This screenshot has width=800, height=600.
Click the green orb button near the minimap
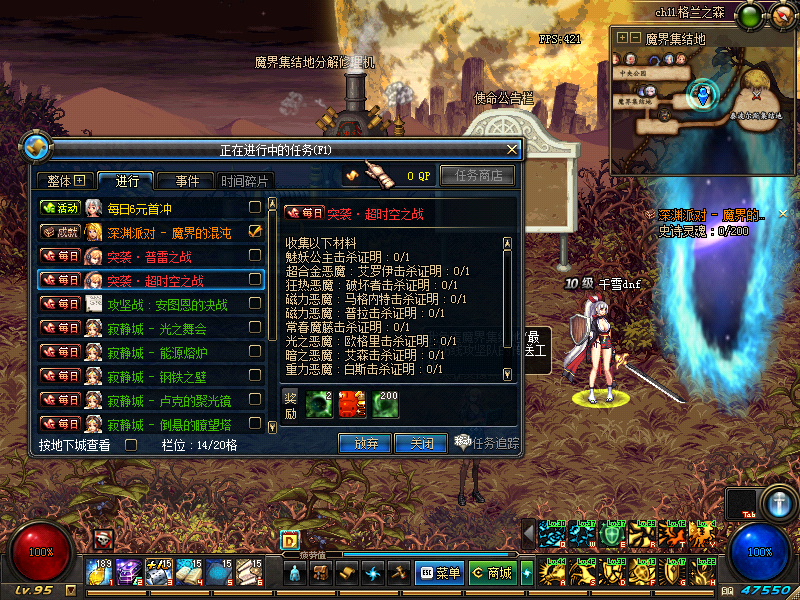point(749,16)
